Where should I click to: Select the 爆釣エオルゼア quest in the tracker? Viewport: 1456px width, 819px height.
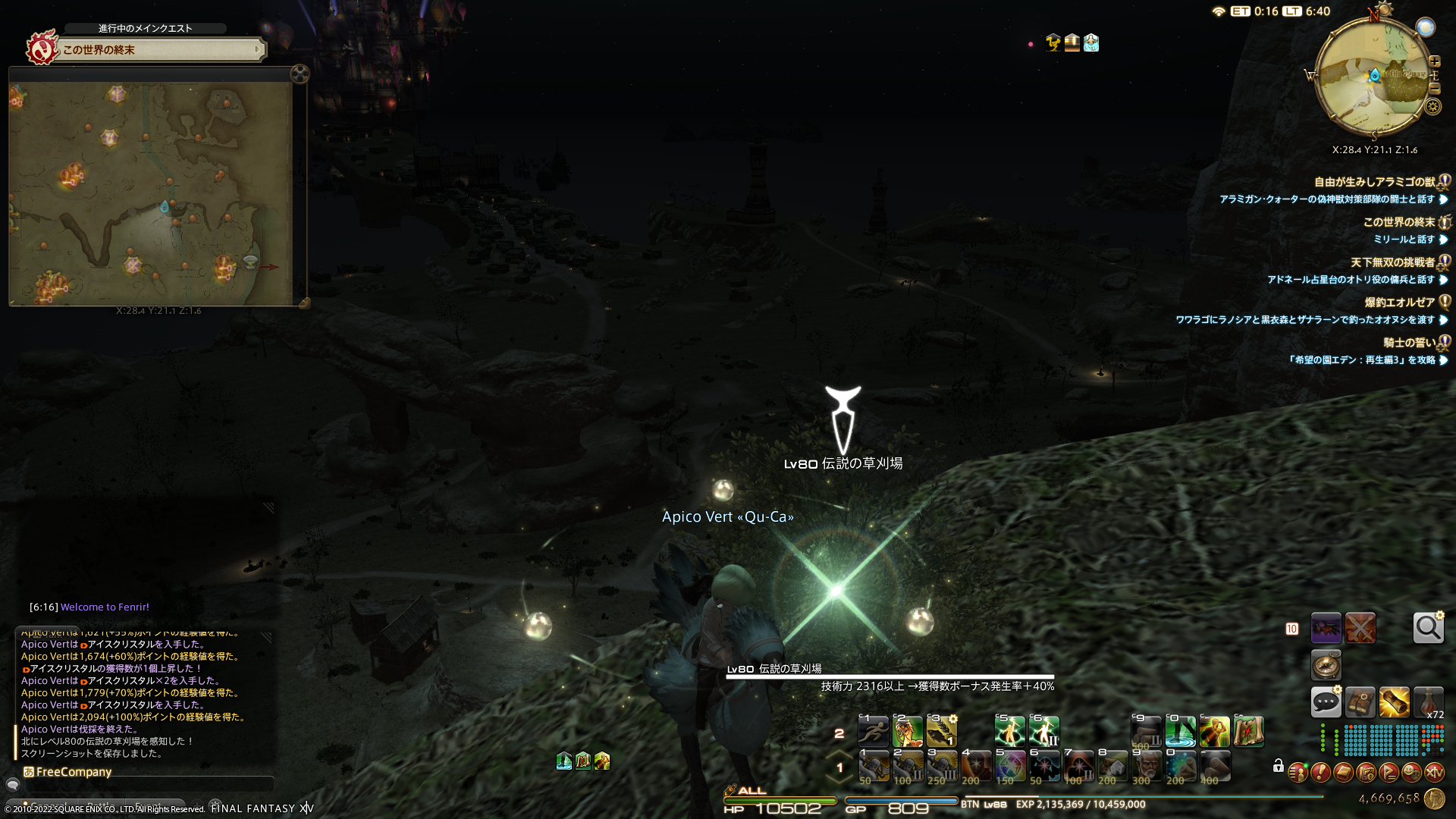pyautogui.click(x=1399, y=302)
